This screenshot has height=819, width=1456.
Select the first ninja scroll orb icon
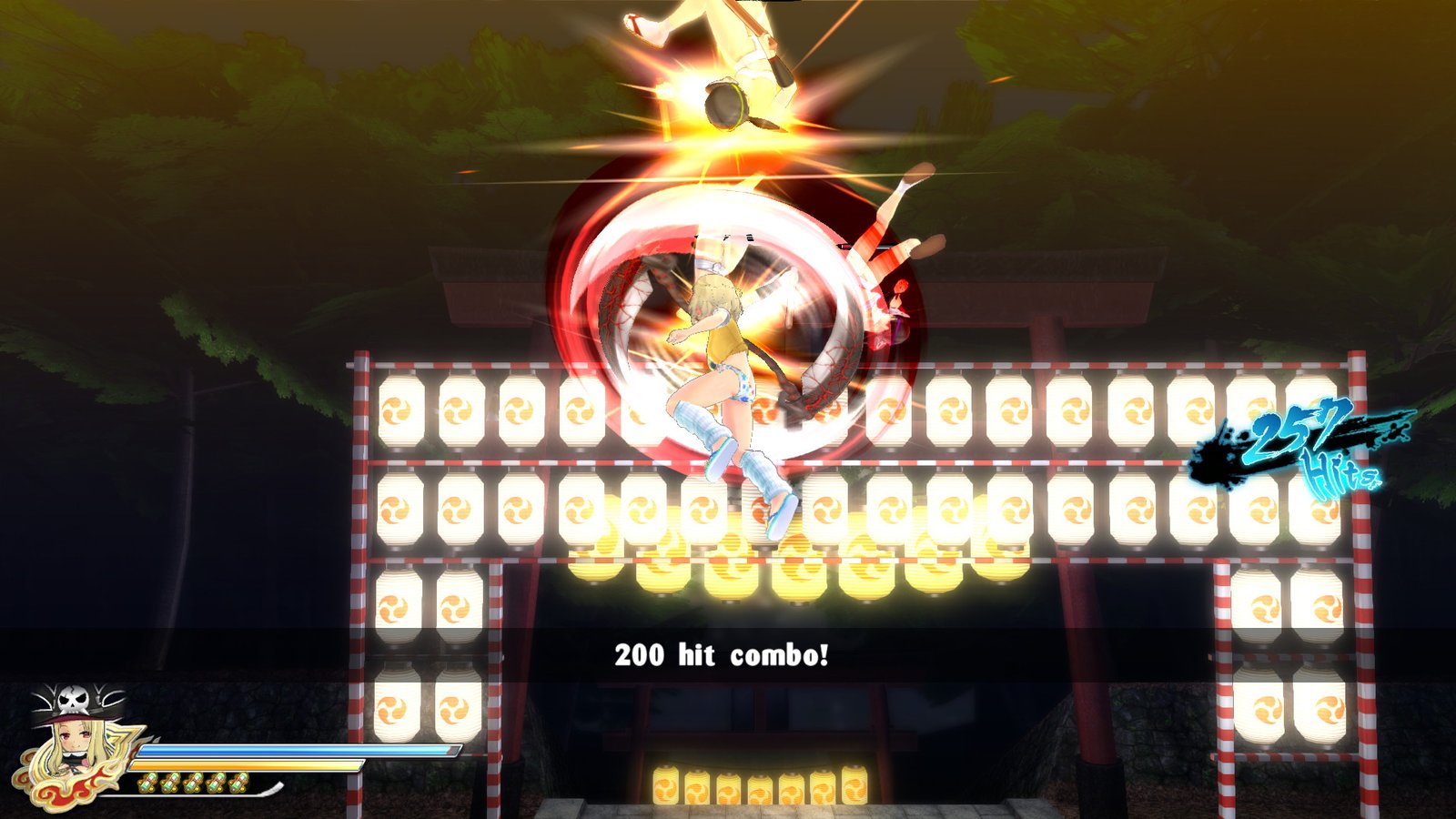tap(149, 783)
